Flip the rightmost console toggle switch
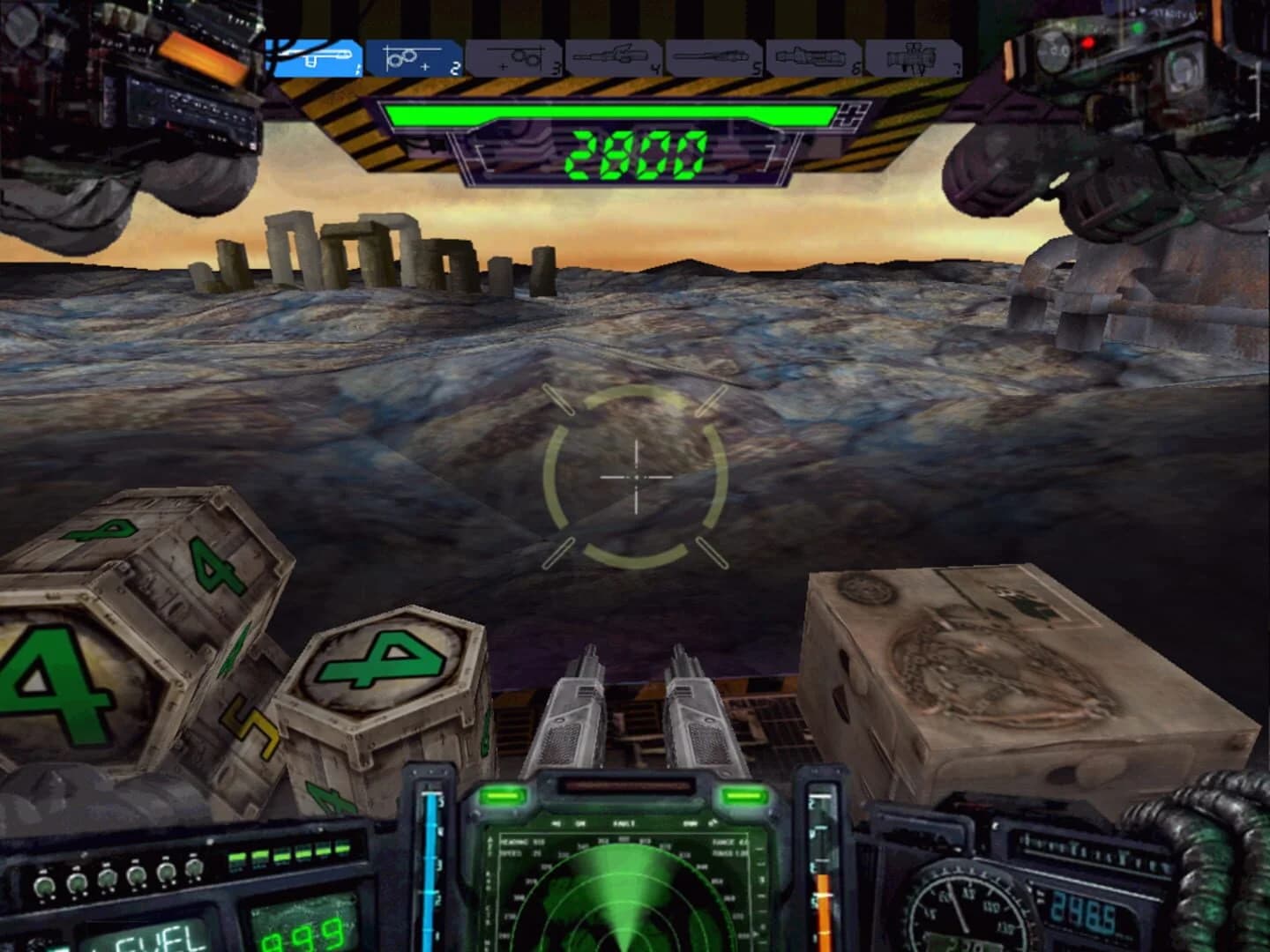Viewport: 1270px width, 952px height. (x=196, y=868)
